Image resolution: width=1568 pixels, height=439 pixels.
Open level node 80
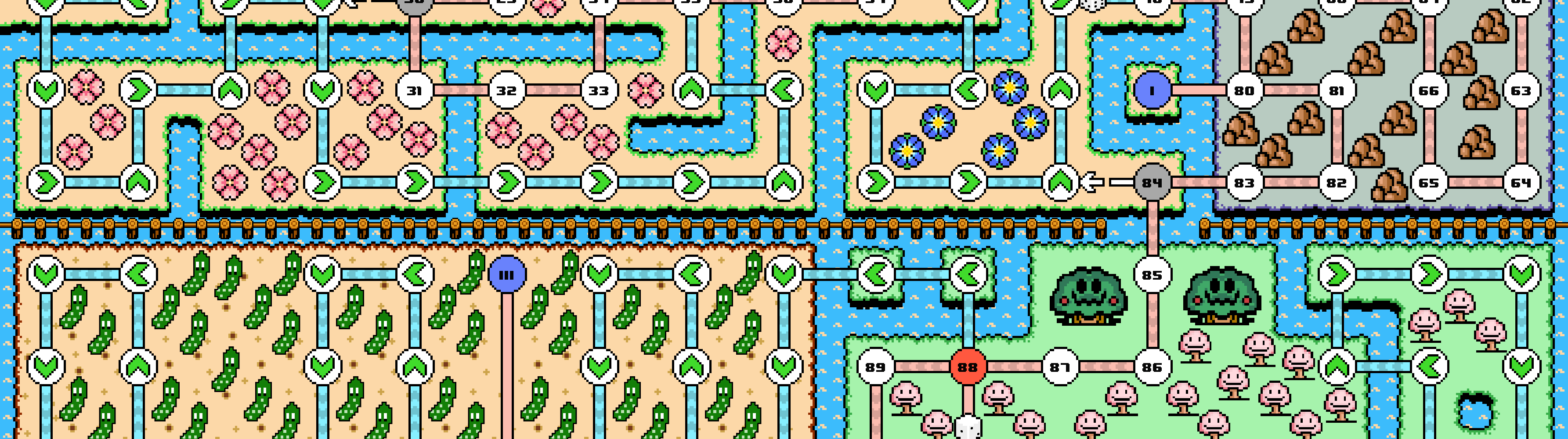tap(1244, 90)
